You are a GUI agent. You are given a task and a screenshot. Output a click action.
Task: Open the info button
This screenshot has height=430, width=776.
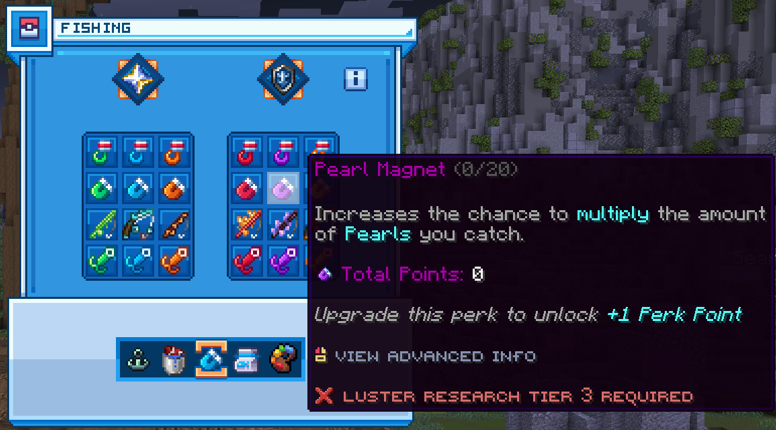pyautogui.click(x=355, y=79)
